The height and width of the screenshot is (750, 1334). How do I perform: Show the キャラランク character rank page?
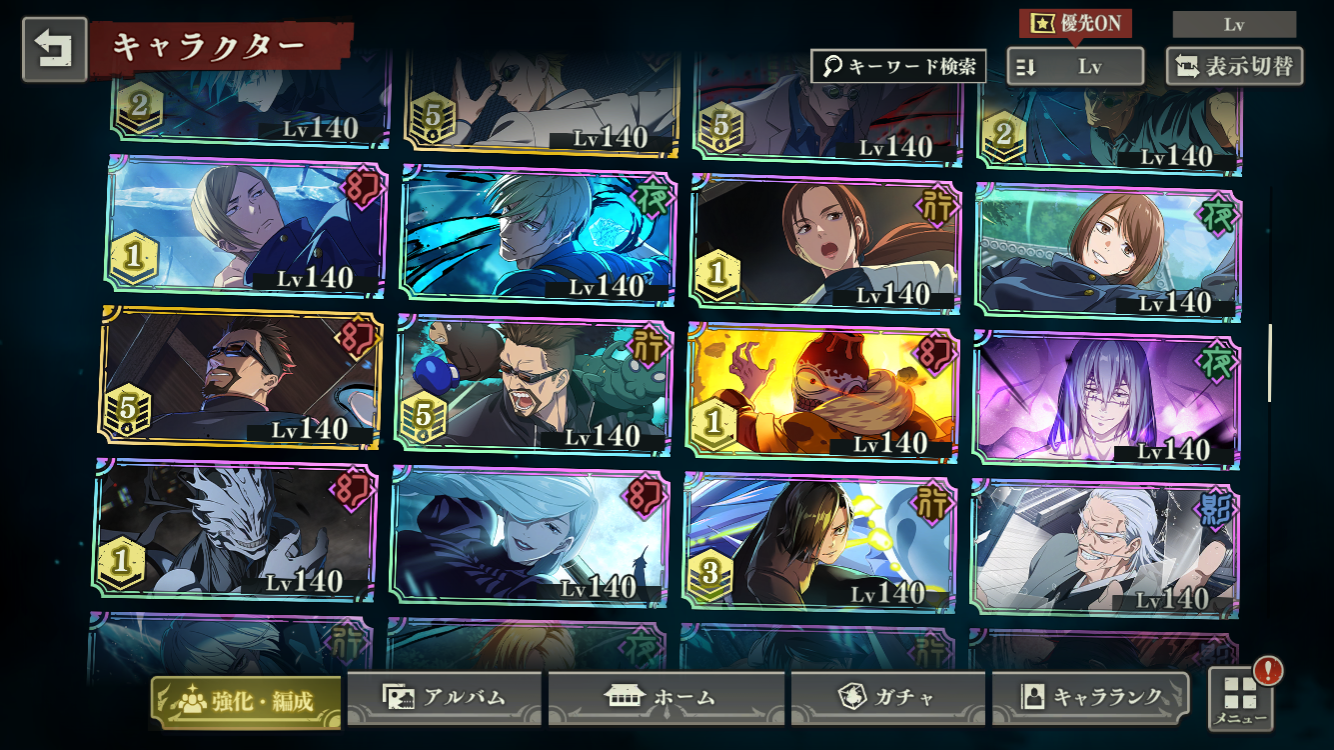(x=1091, y=697)
